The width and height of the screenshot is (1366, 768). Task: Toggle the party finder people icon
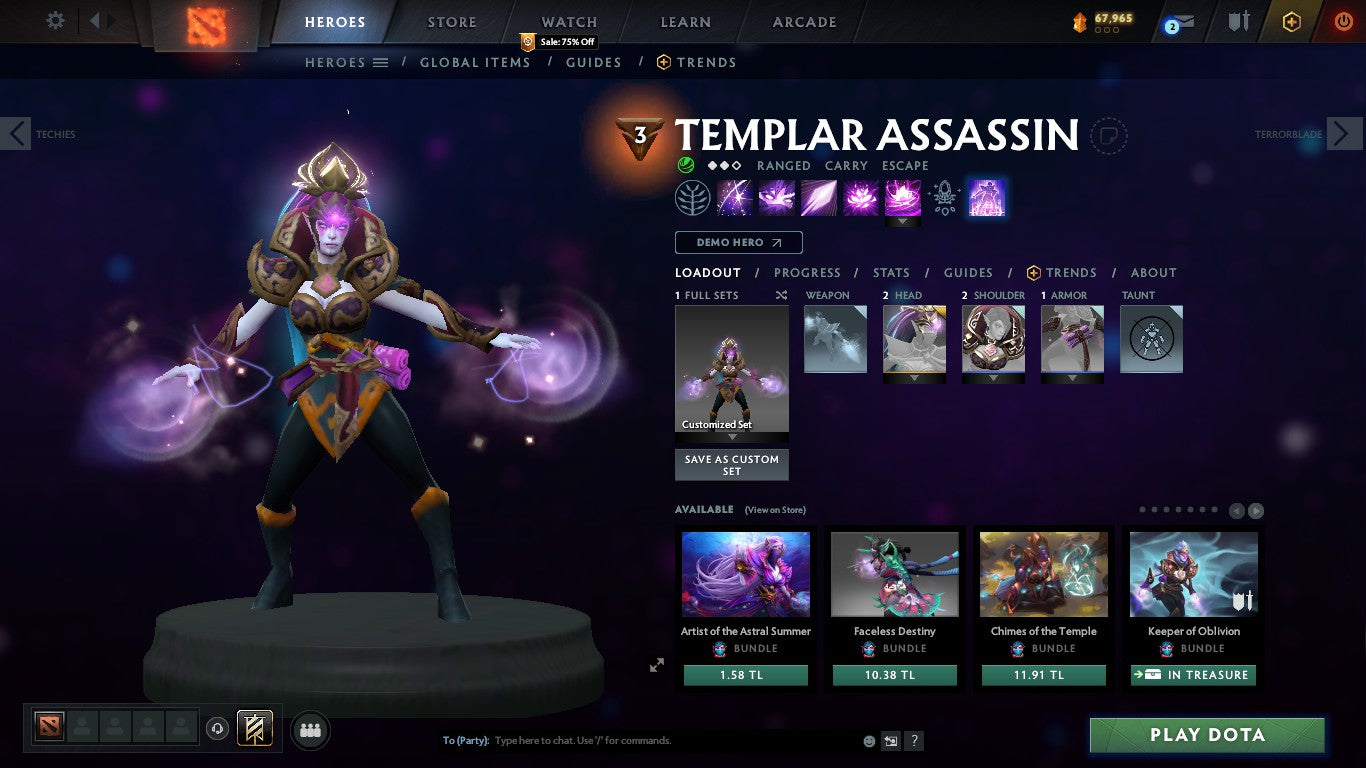pyautogui.click(x=310, y=730)
